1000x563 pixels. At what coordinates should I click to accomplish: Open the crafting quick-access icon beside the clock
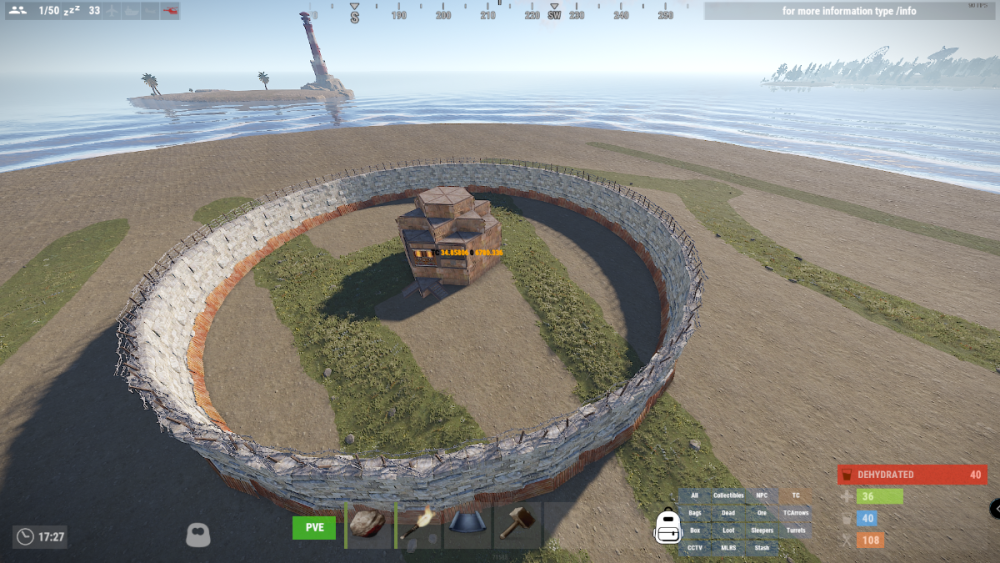coord(198,536)
